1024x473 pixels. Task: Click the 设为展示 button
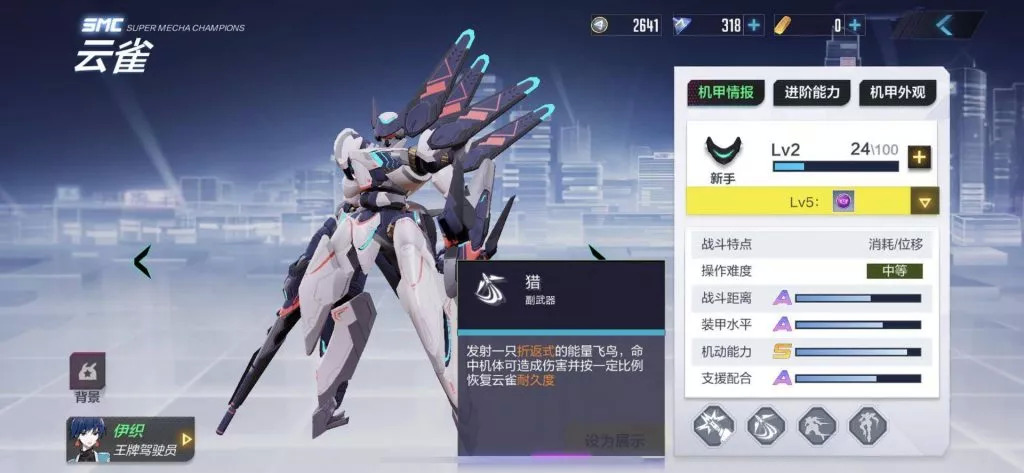614,440
